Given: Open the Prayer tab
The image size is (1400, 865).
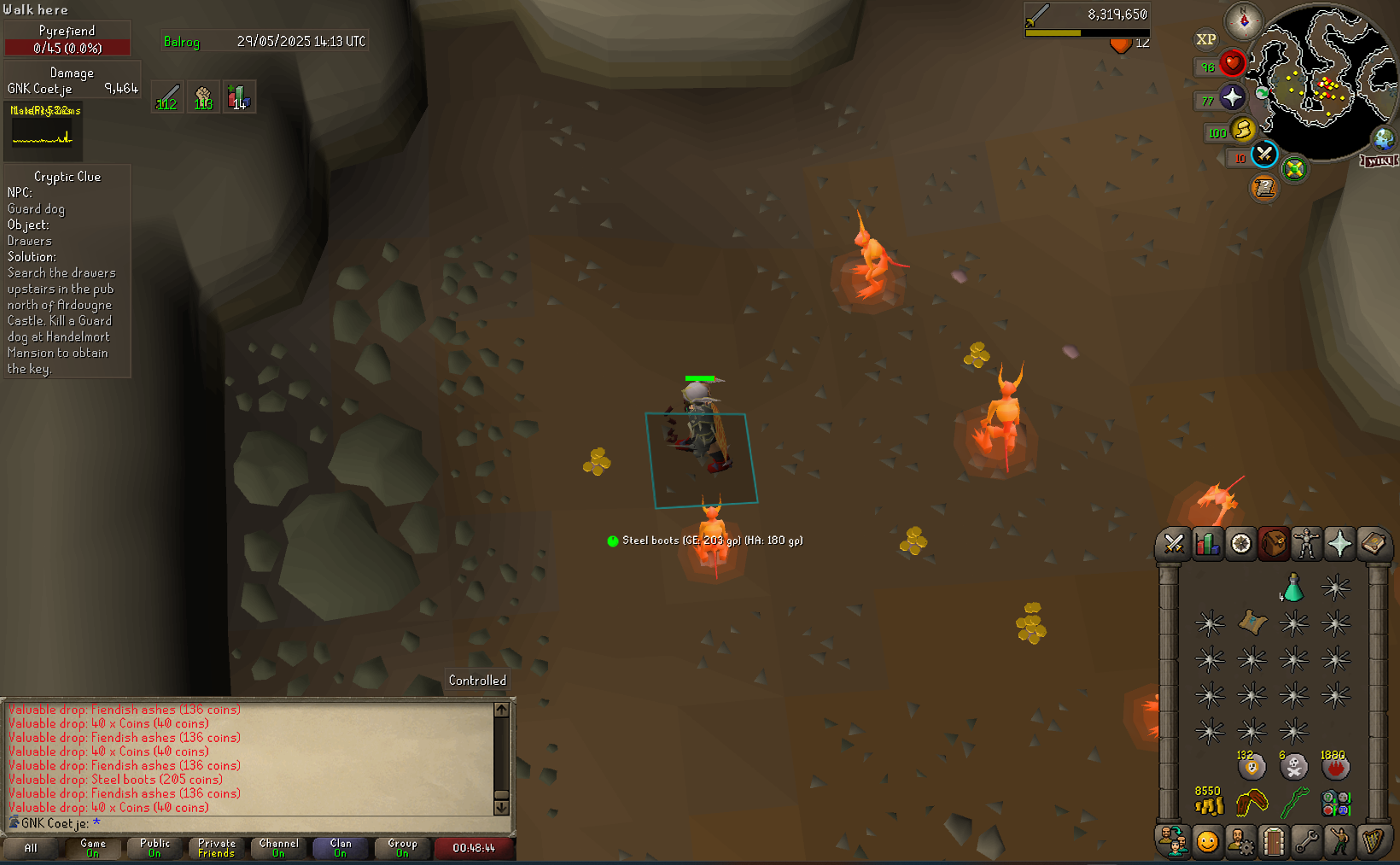Looking at the screenshot, I should 1339,544.
